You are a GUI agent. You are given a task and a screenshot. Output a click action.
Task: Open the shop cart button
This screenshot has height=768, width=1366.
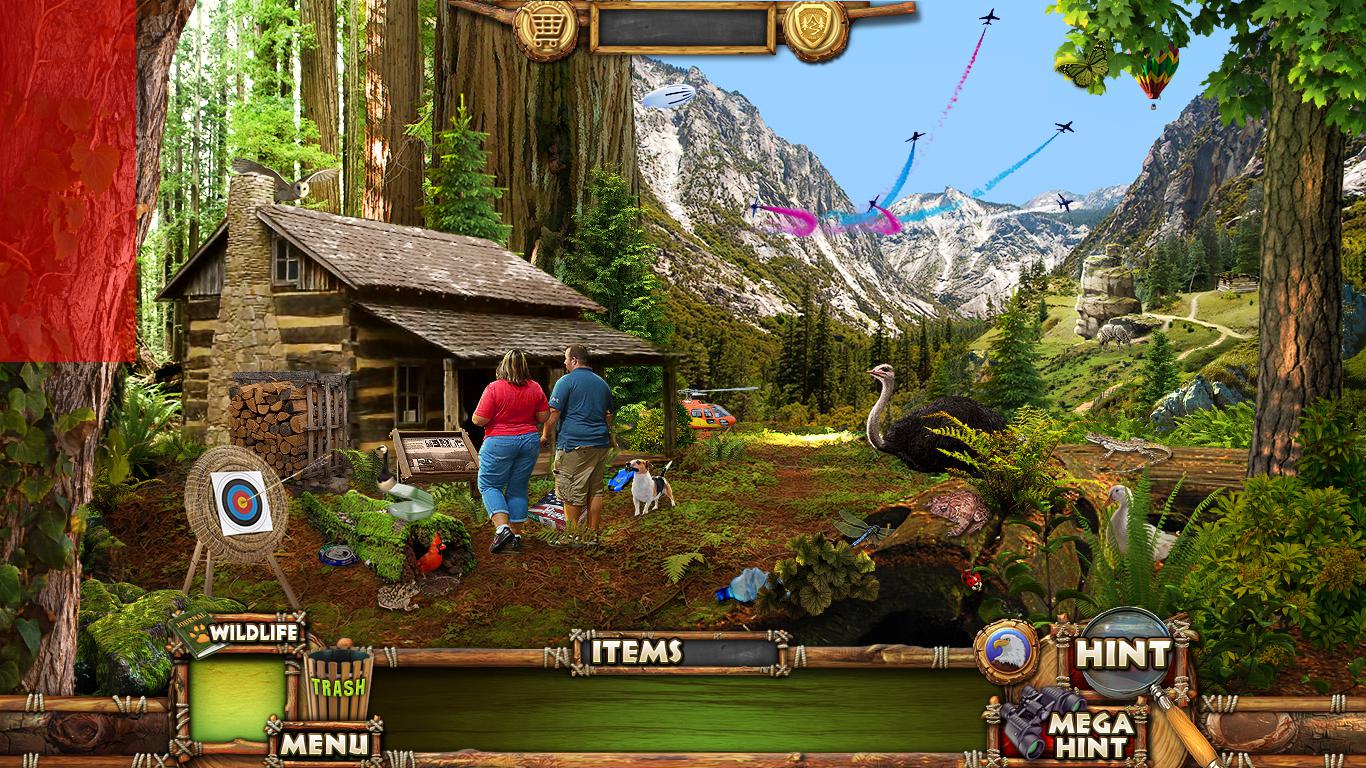point(546,29)
